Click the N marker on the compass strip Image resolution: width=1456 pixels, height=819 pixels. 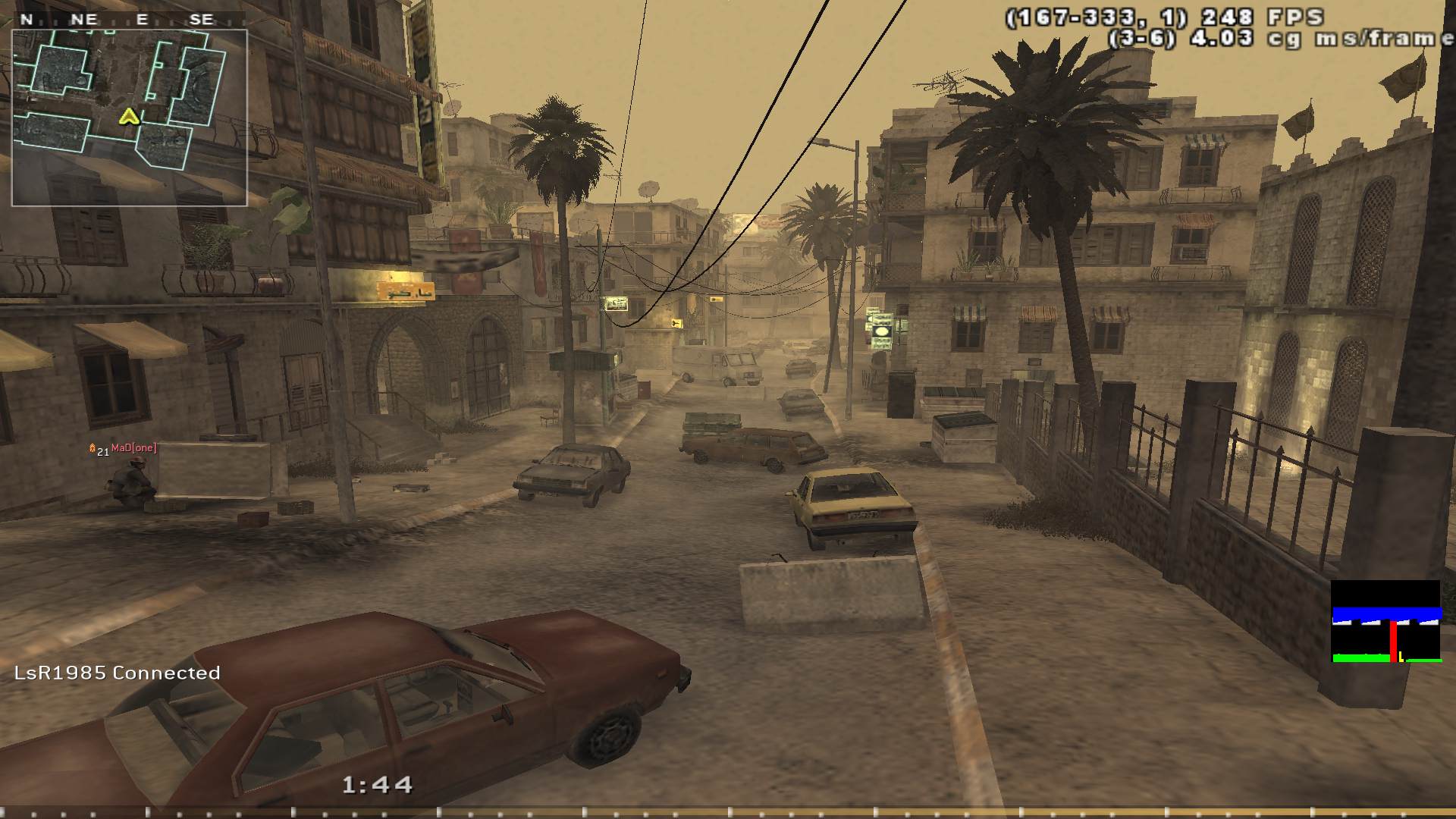pyautogui.click(x=27, y=19)
